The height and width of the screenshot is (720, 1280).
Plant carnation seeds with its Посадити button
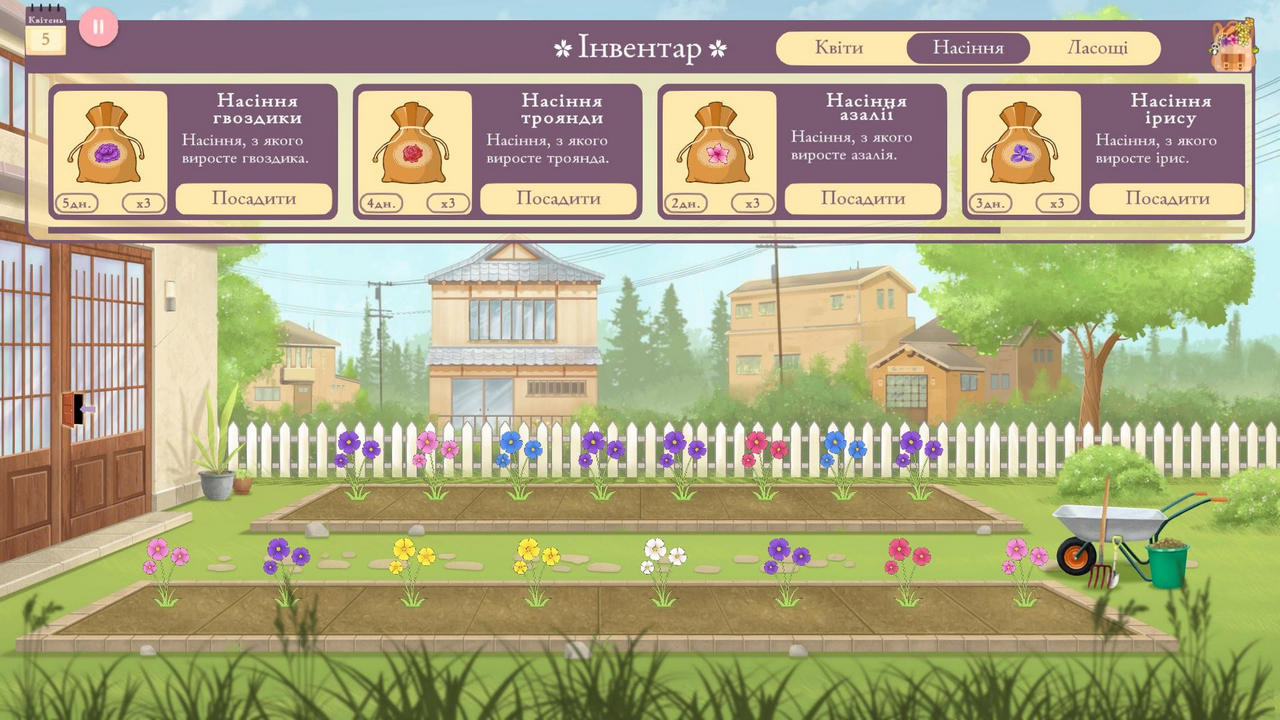(x=255, y=199)
